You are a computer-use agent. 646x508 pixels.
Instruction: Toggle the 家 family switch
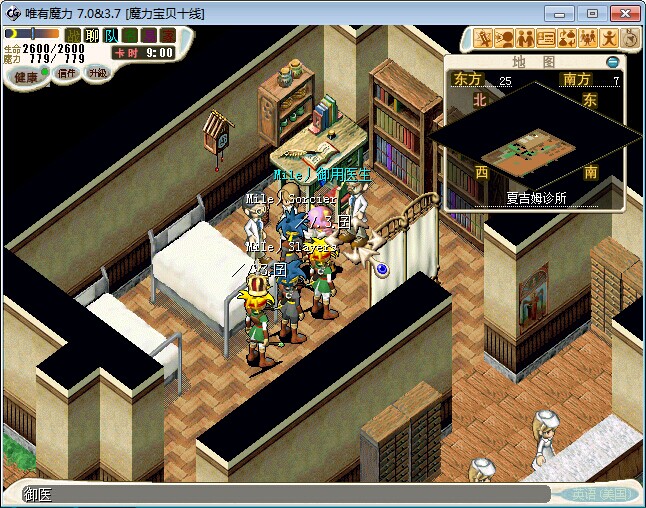click(165, 36)
